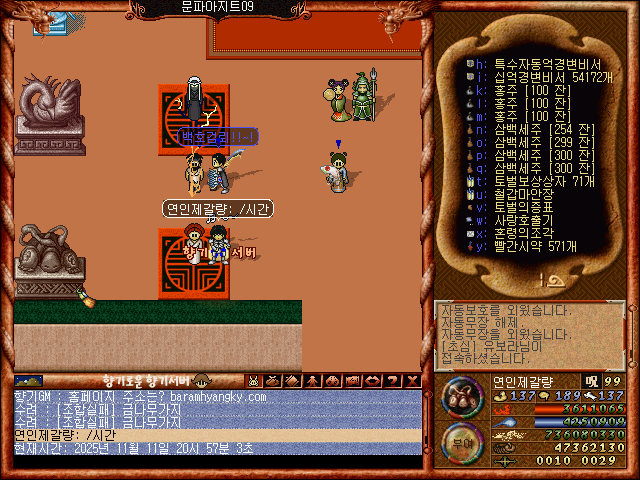Select the 연인제갈량: /시간 chat input line

coord(217,436)
